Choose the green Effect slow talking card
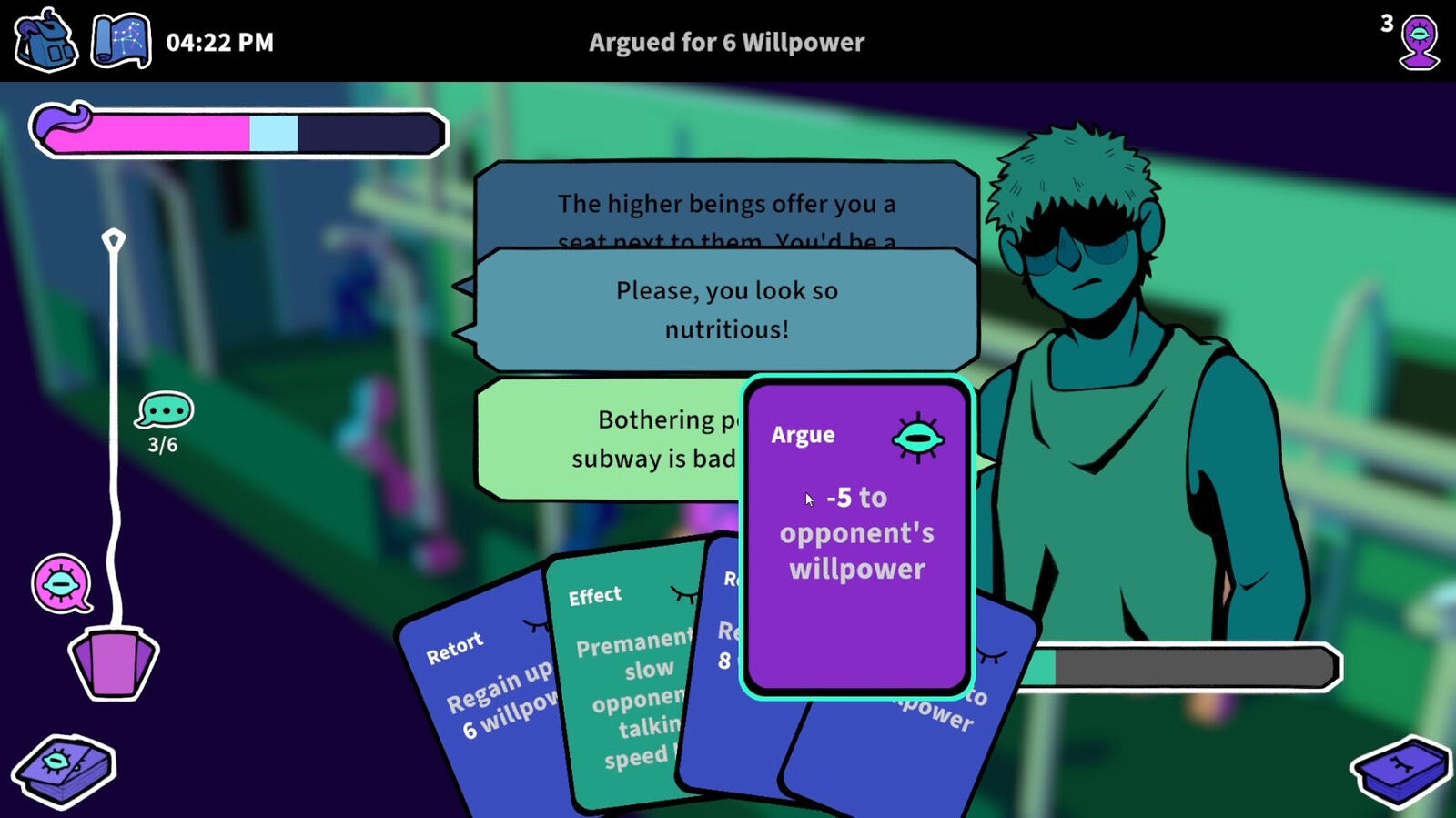The image size is (1456, 818). [x=628, y=682]
